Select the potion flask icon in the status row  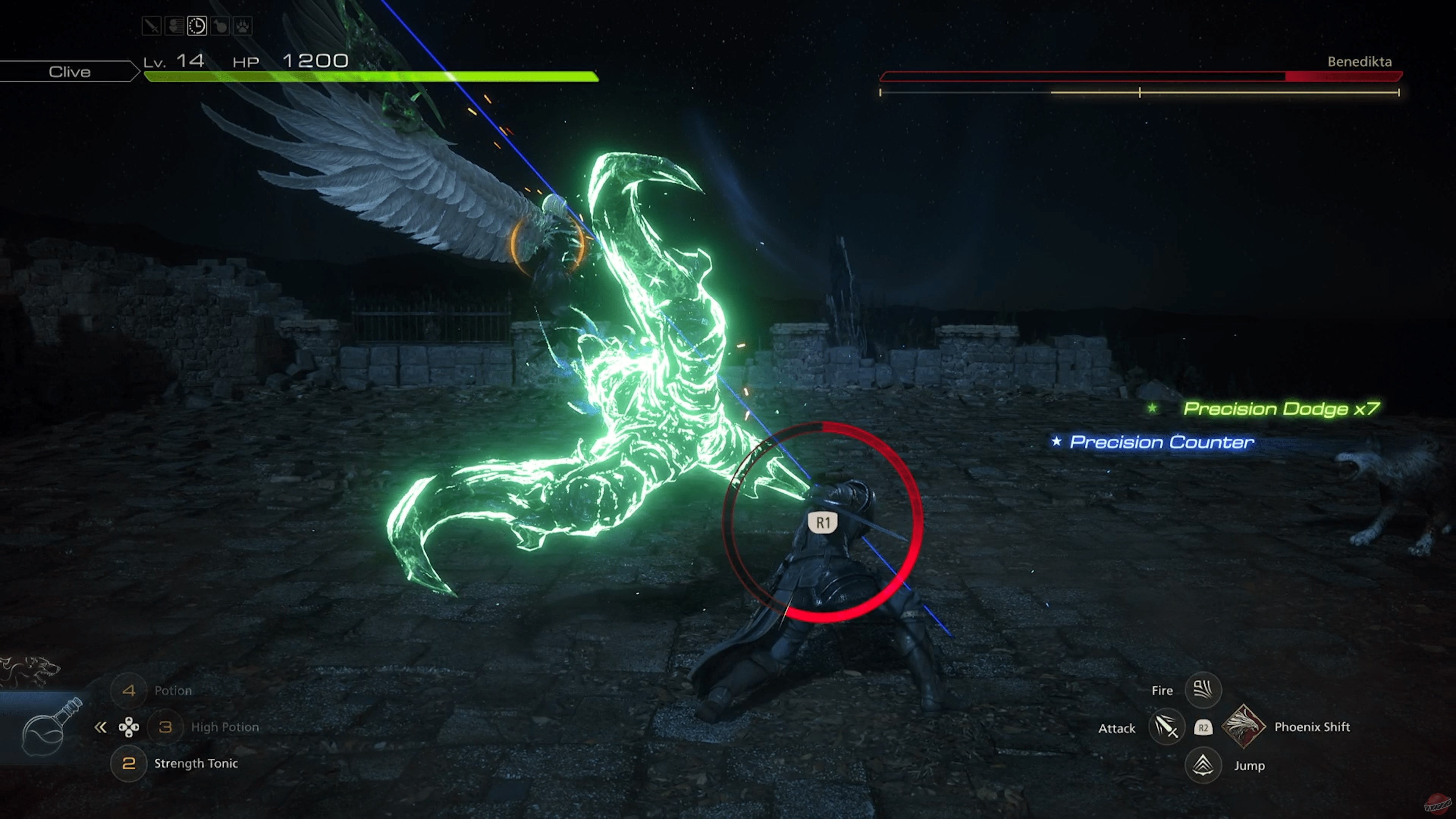coord(219,25)
